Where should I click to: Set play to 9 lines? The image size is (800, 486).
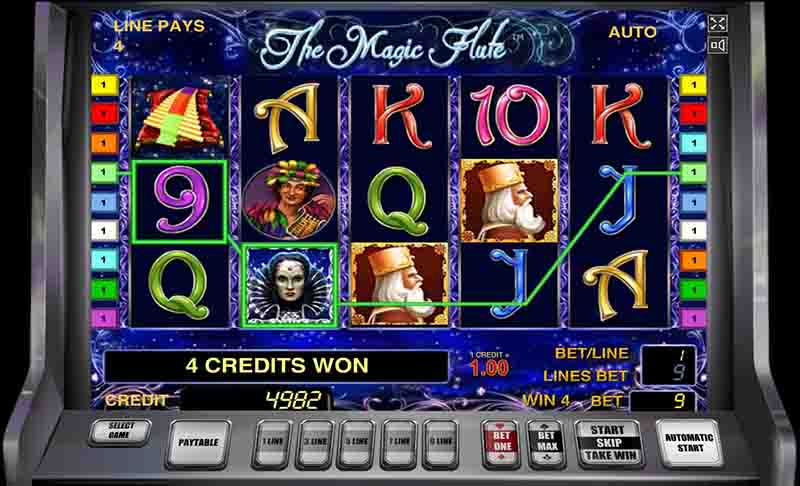[x=440, y=441]
